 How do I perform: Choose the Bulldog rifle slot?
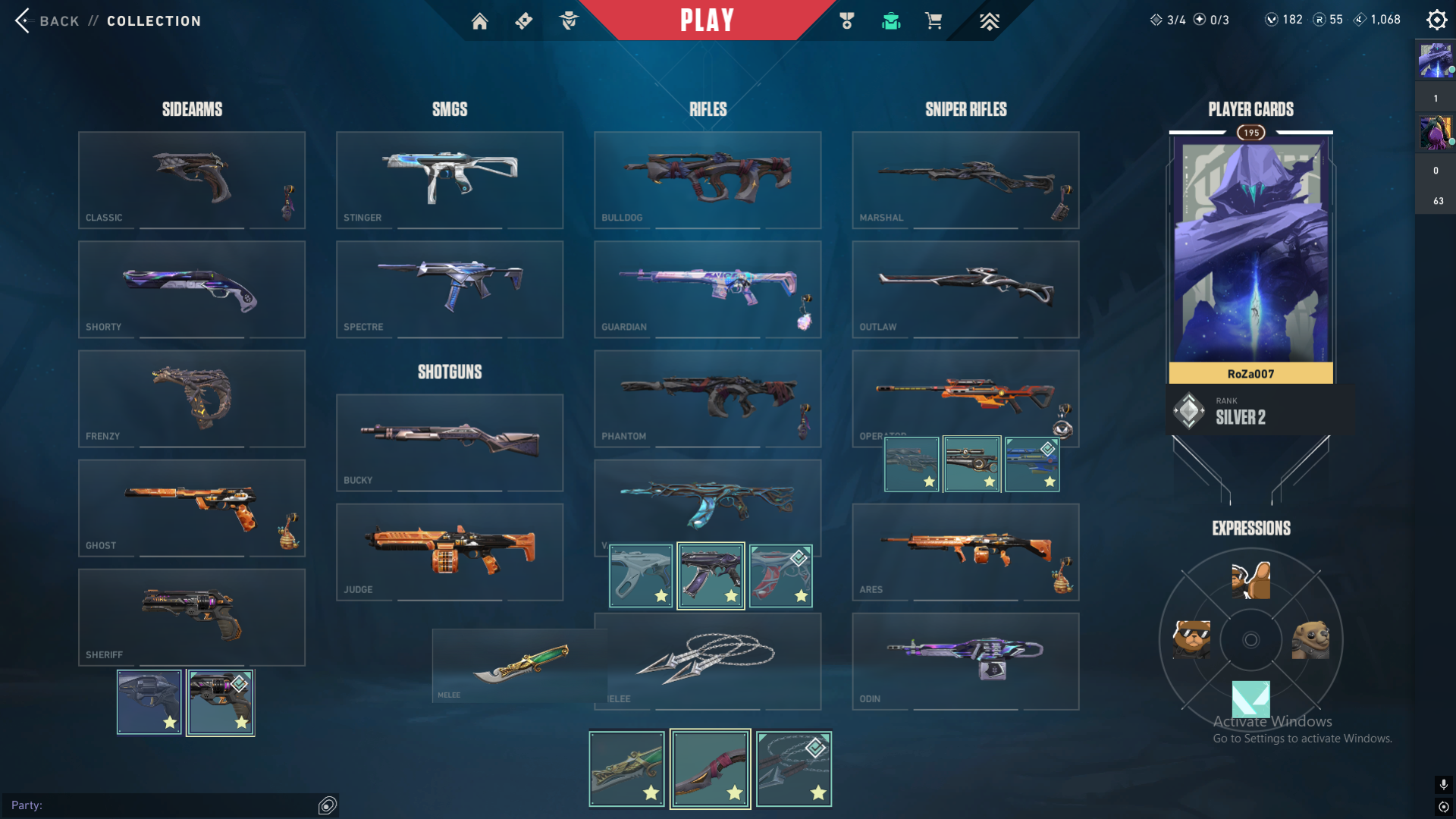point(707,180)
